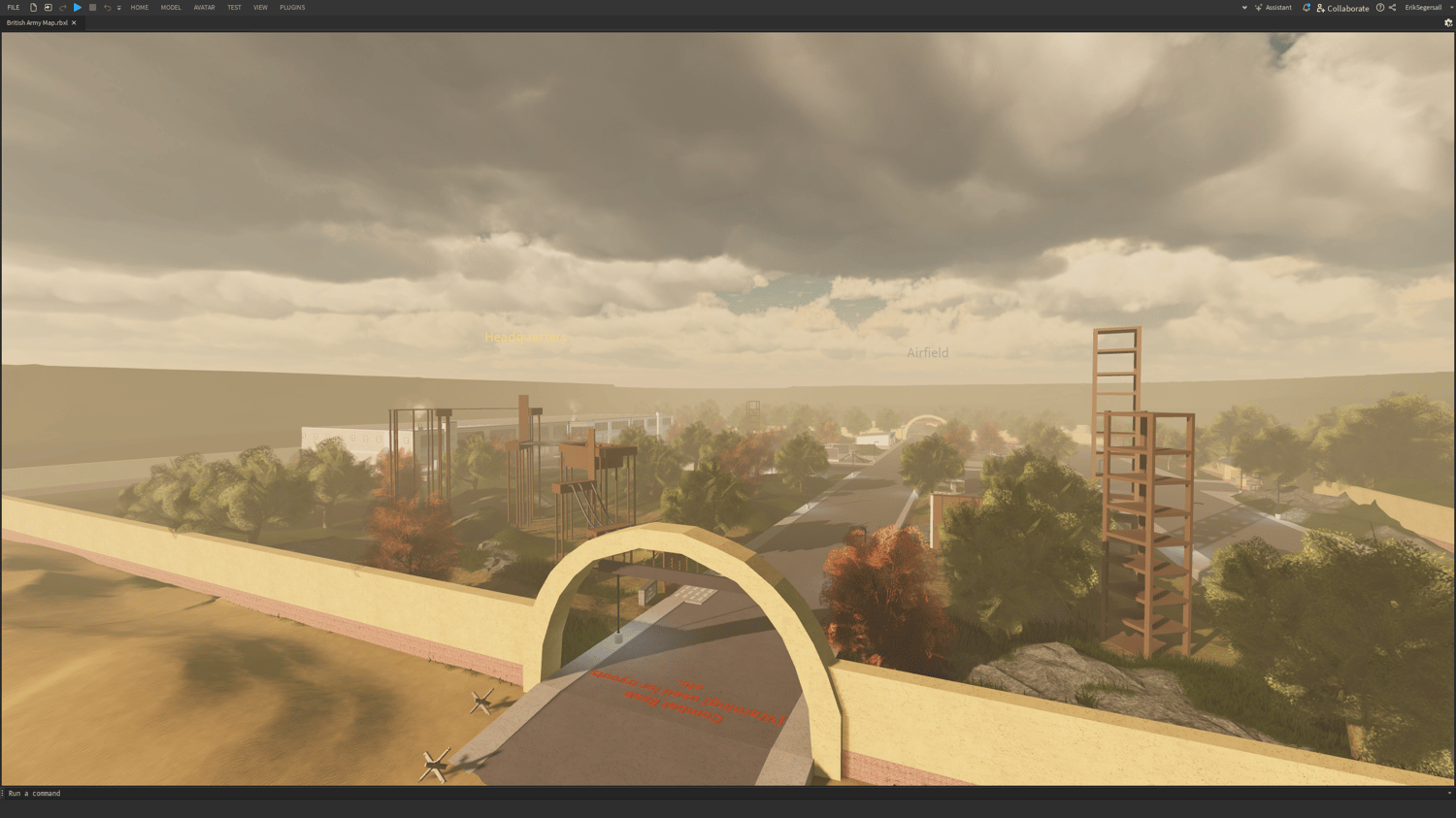This screenshot has width=1456, height=818.
Task: Start a Collaborate session
Action: pyautogui.click(x=1347, y=7)
